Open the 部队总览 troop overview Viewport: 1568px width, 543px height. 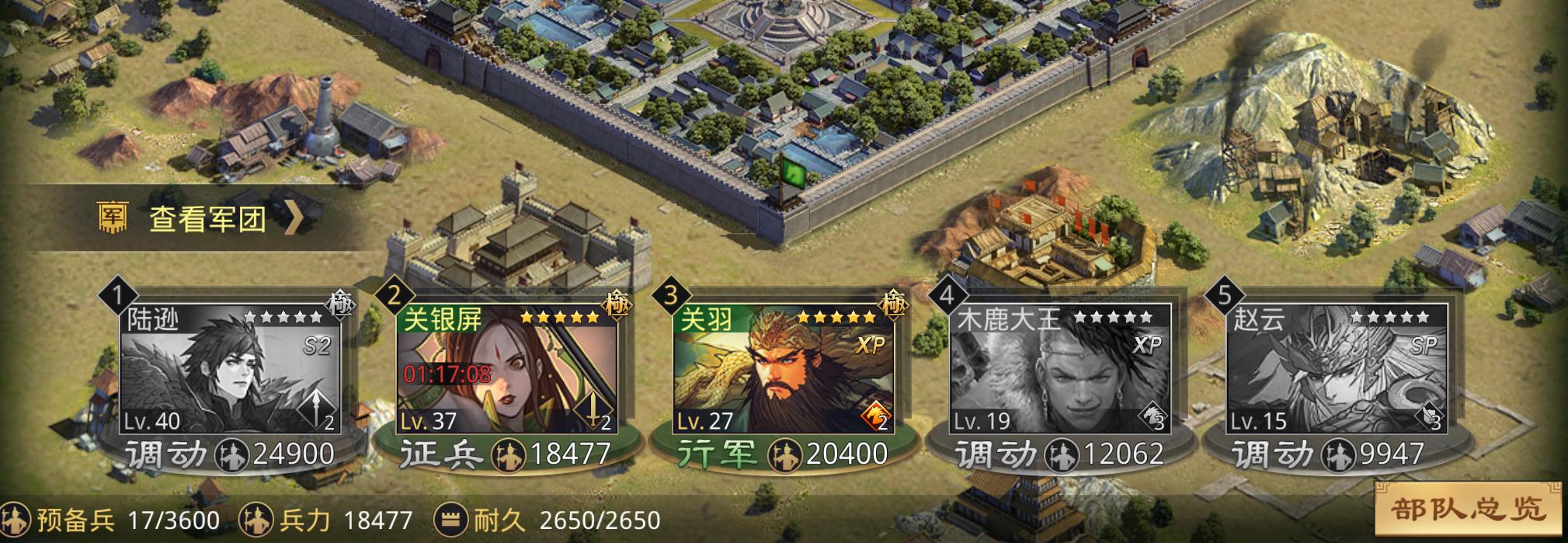[x=1466, y=510]
